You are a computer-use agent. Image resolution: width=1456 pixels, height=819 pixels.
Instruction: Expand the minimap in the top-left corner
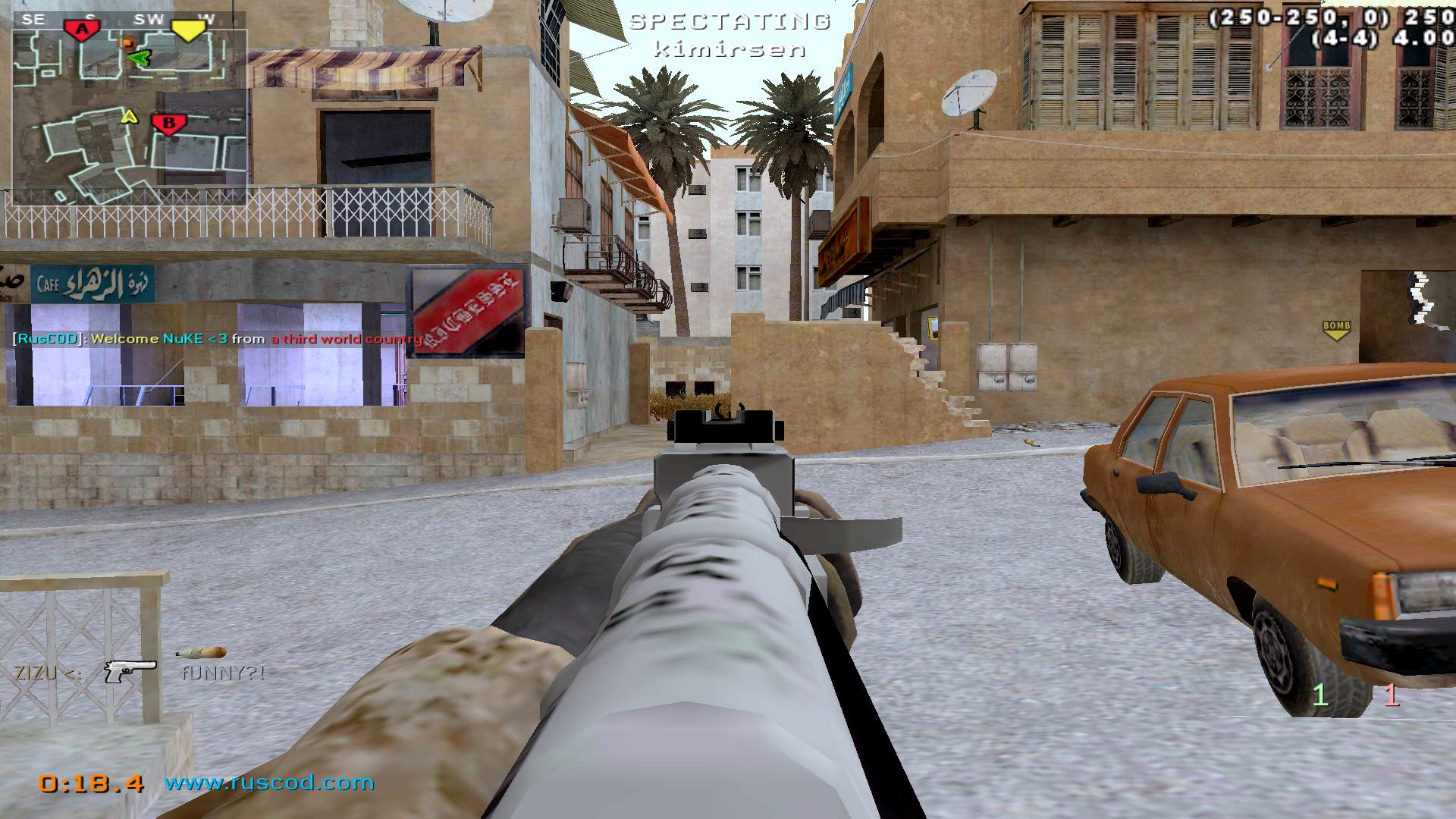(x=121, y=114)
